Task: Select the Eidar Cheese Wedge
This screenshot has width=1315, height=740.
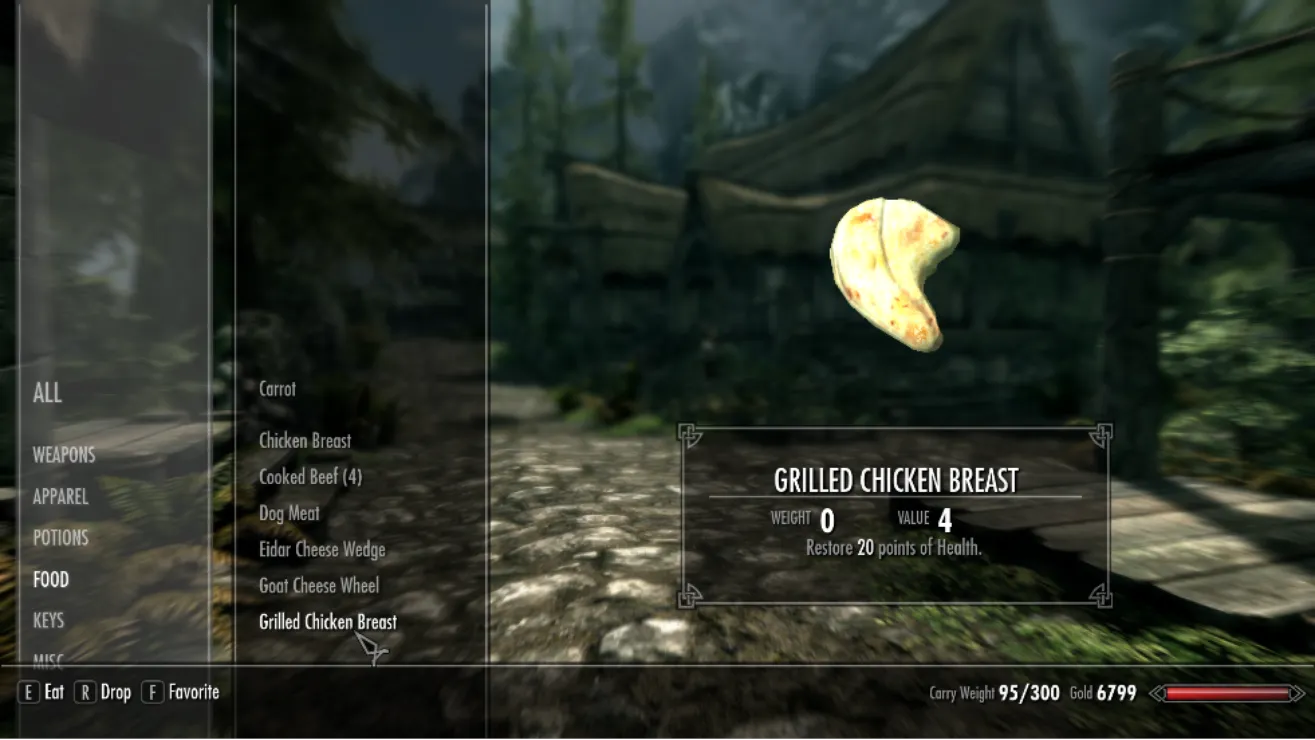Action: point(322,550)
